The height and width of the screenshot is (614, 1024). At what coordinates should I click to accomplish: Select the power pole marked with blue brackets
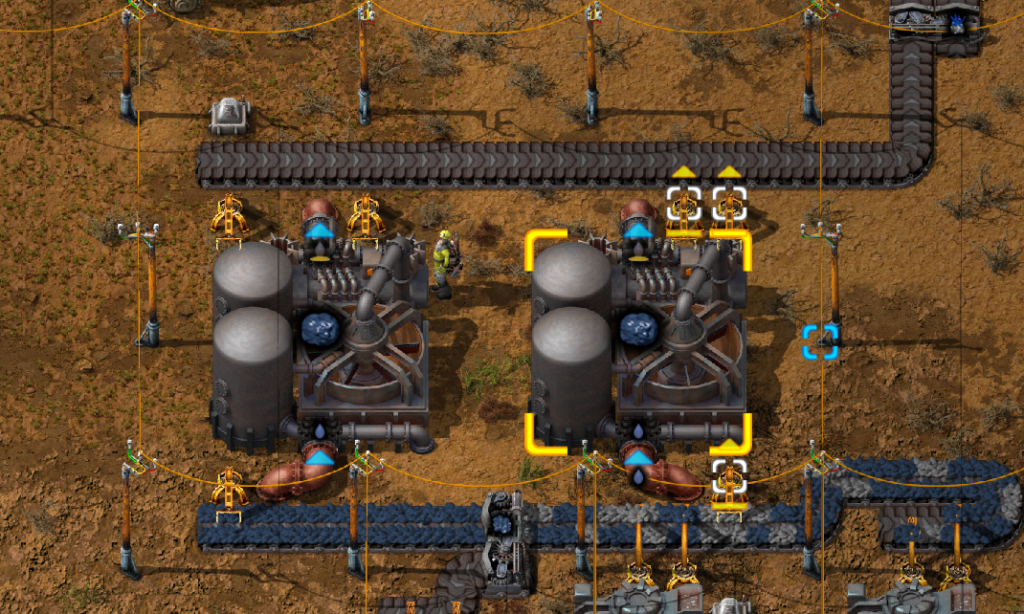(820, 340)
